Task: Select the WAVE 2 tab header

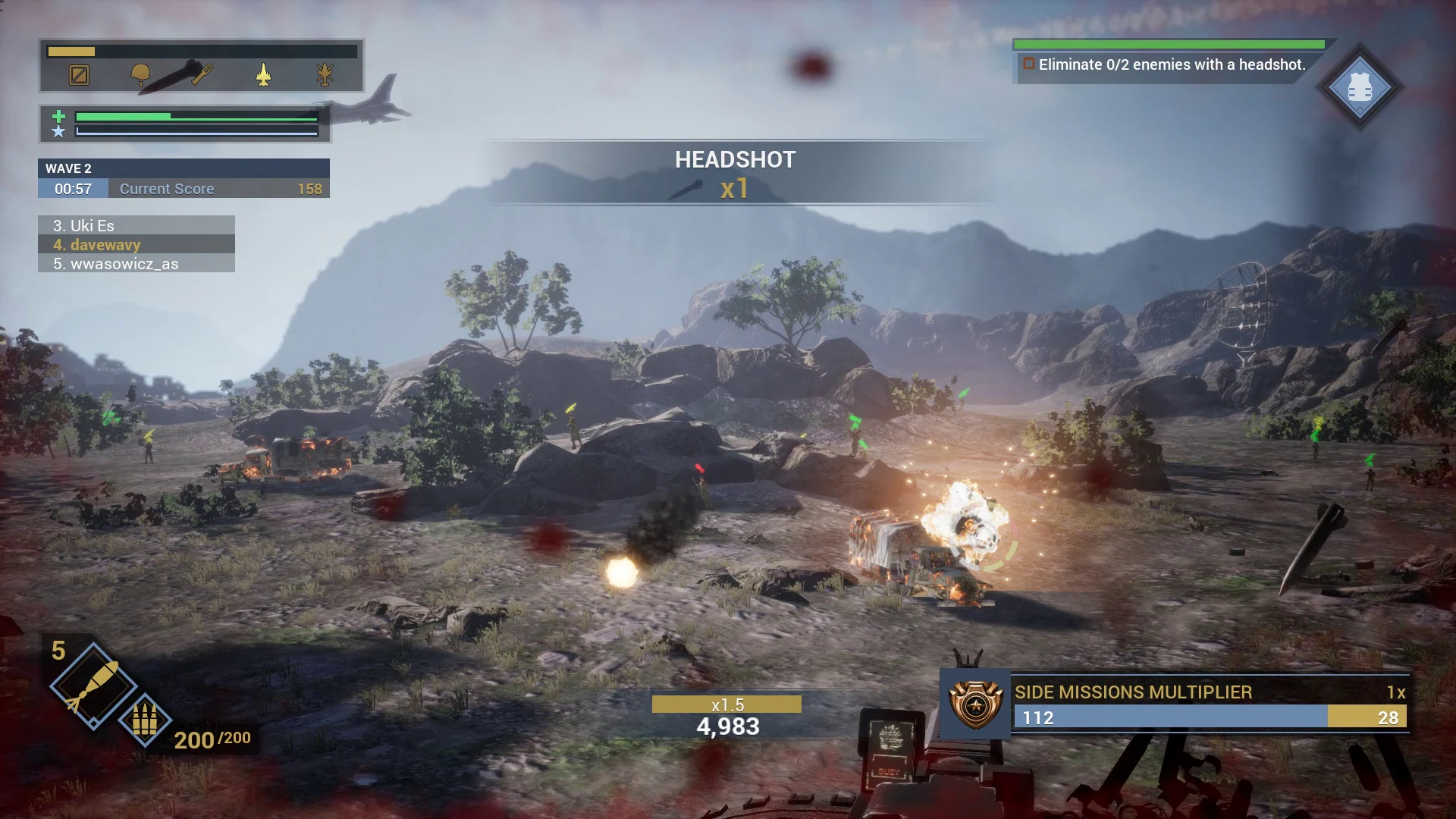Action: (x=68, y=168)
